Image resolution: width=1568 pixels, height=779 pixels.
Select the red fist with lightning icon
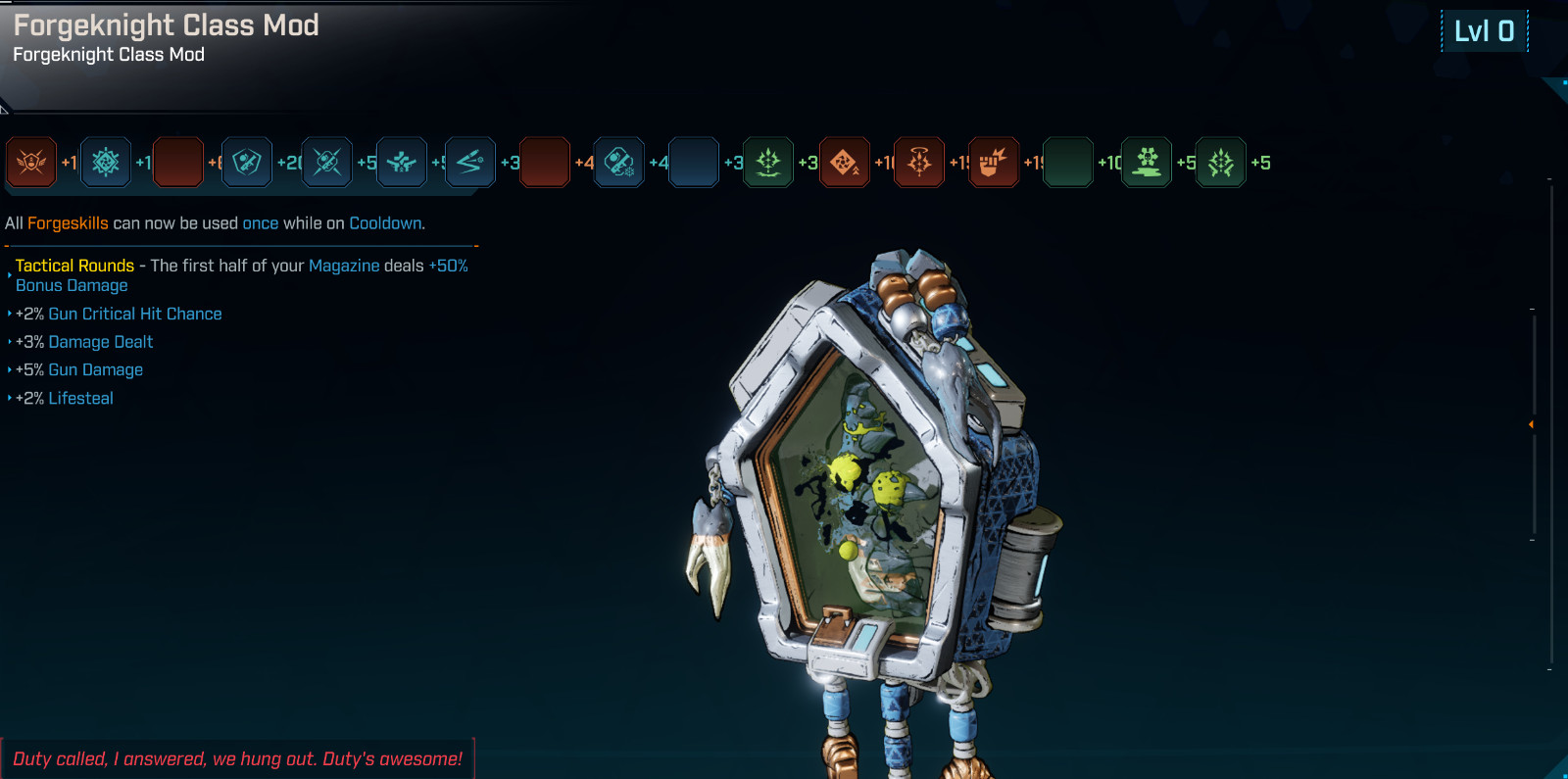coord(994,163)
